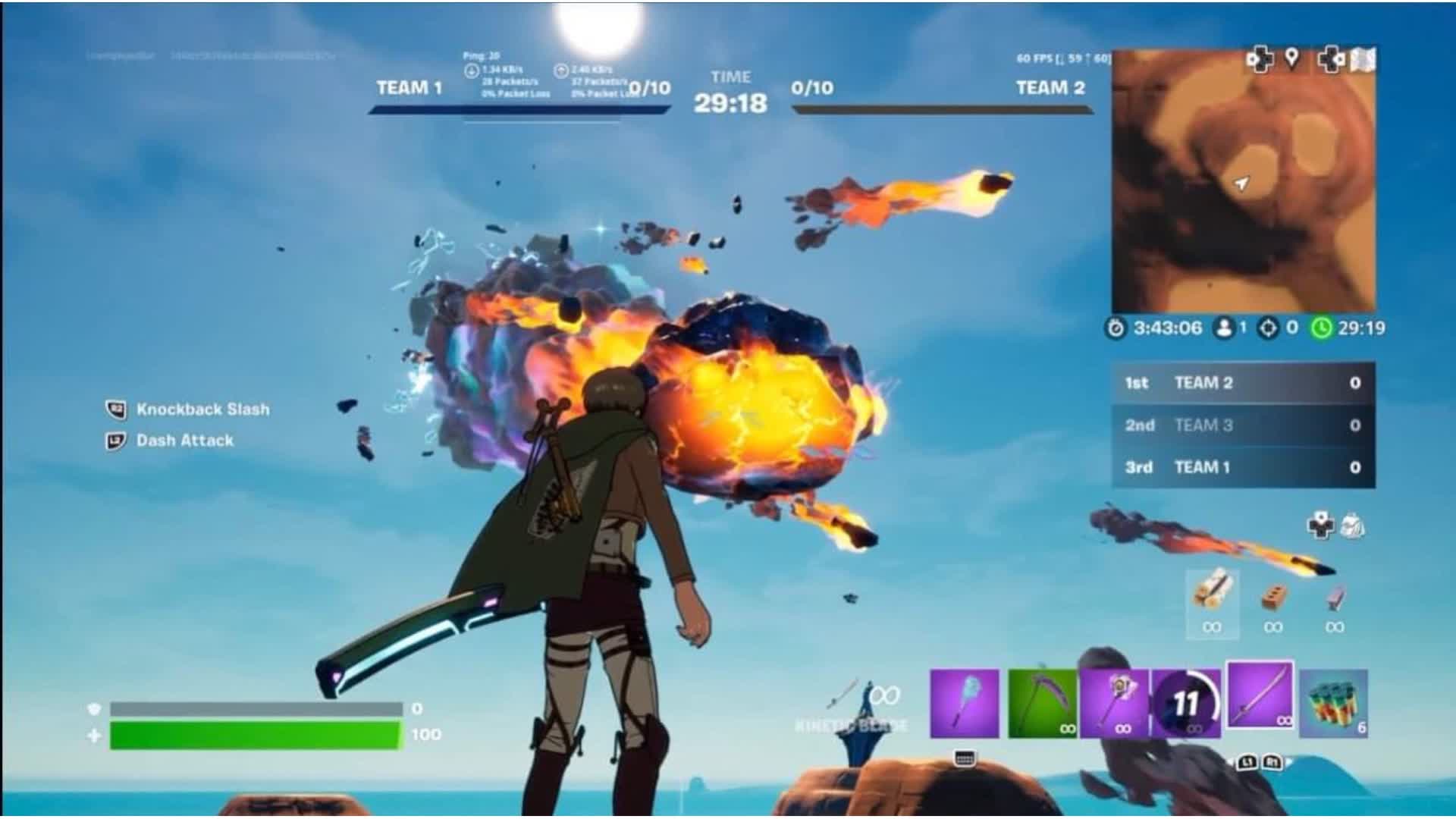Click the eliminations crosshair icon below minimap
The width and height of the screenshot is (1456, 819).
click(x=1268, y=328)
